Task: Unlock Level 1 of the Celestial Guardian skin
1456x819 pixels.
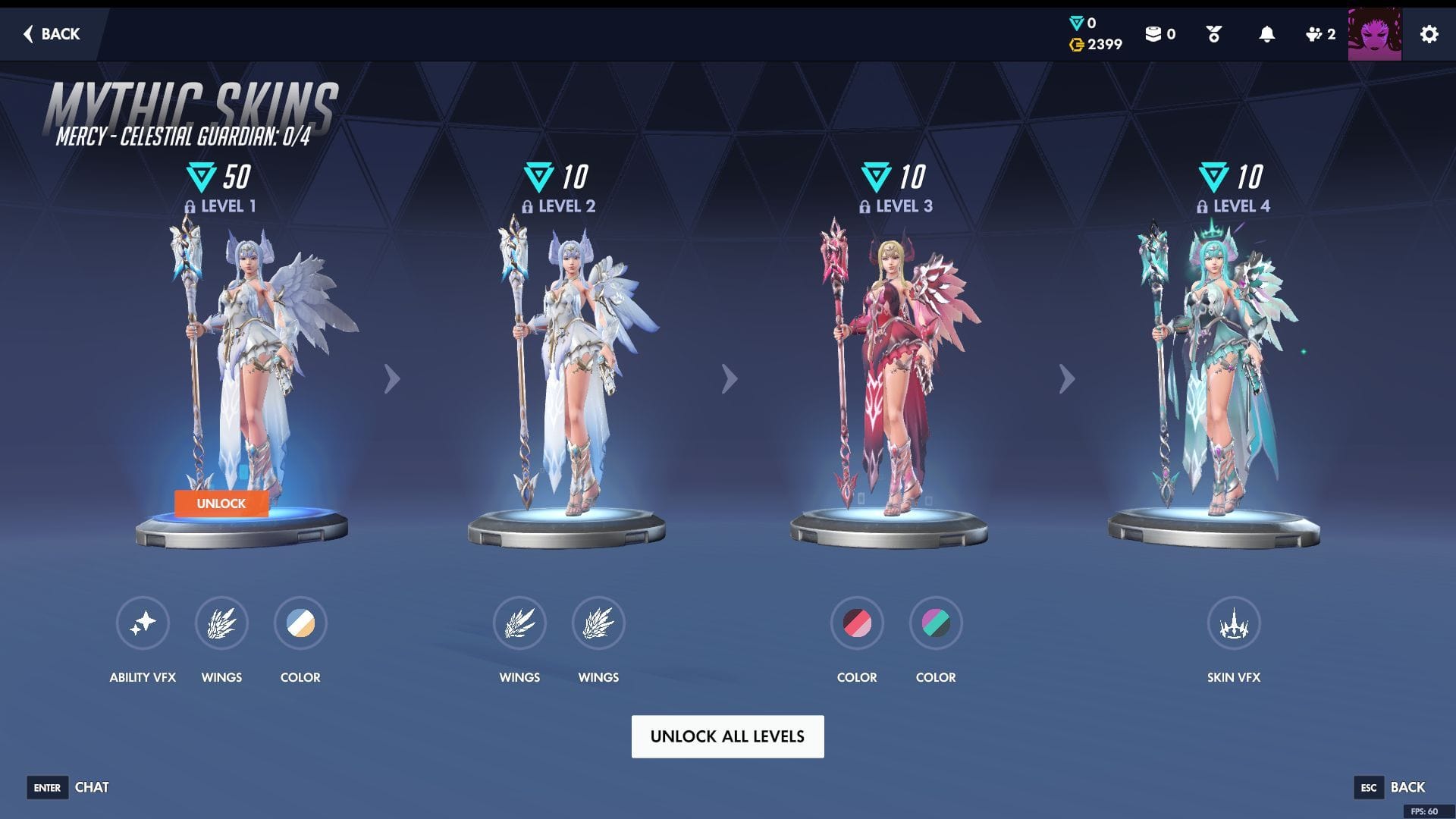Action: tap(221, 504)
